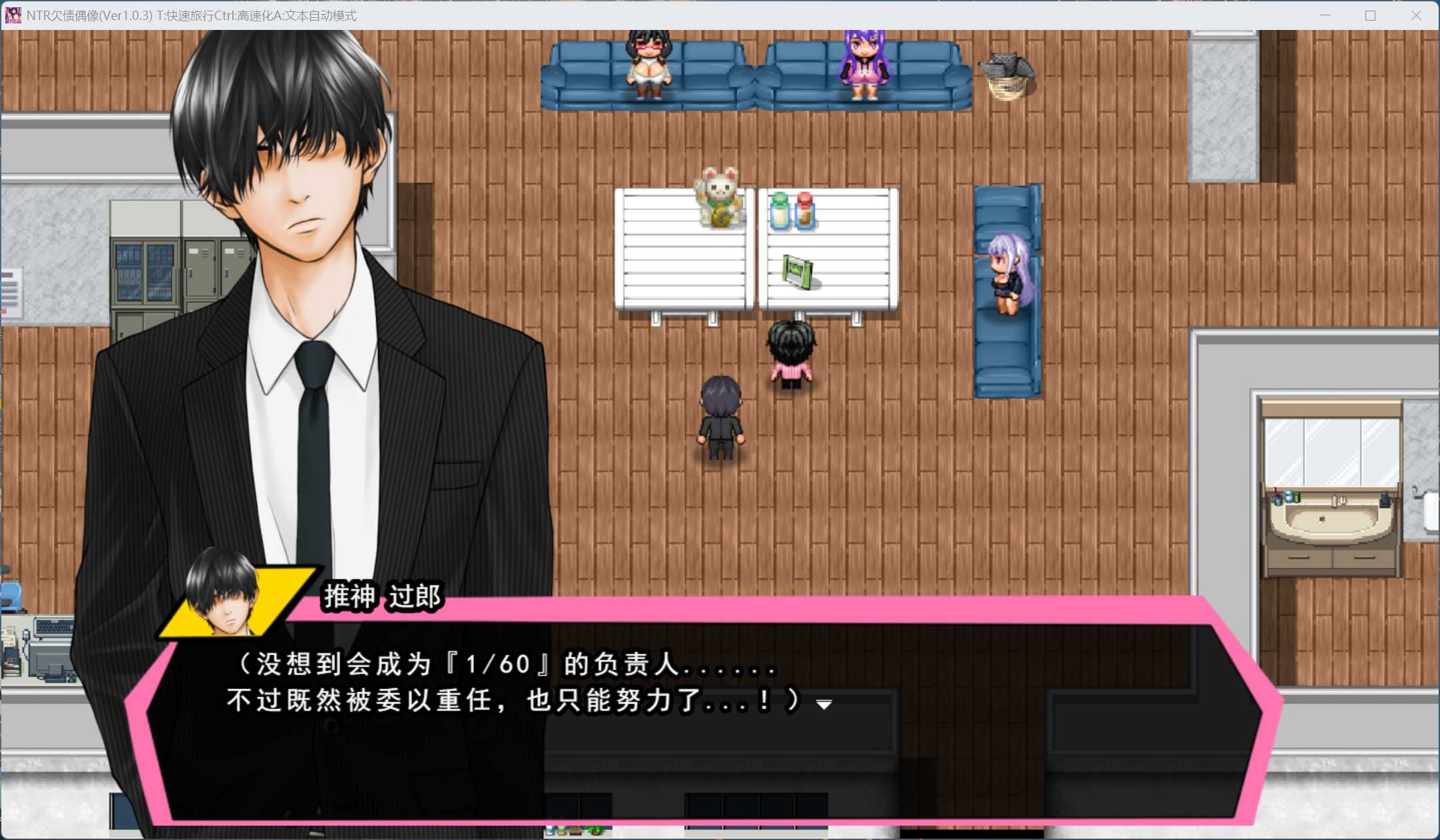Click the game's icon in the title bar
This screenshot has height=840, width=1440.
point(13,15)
